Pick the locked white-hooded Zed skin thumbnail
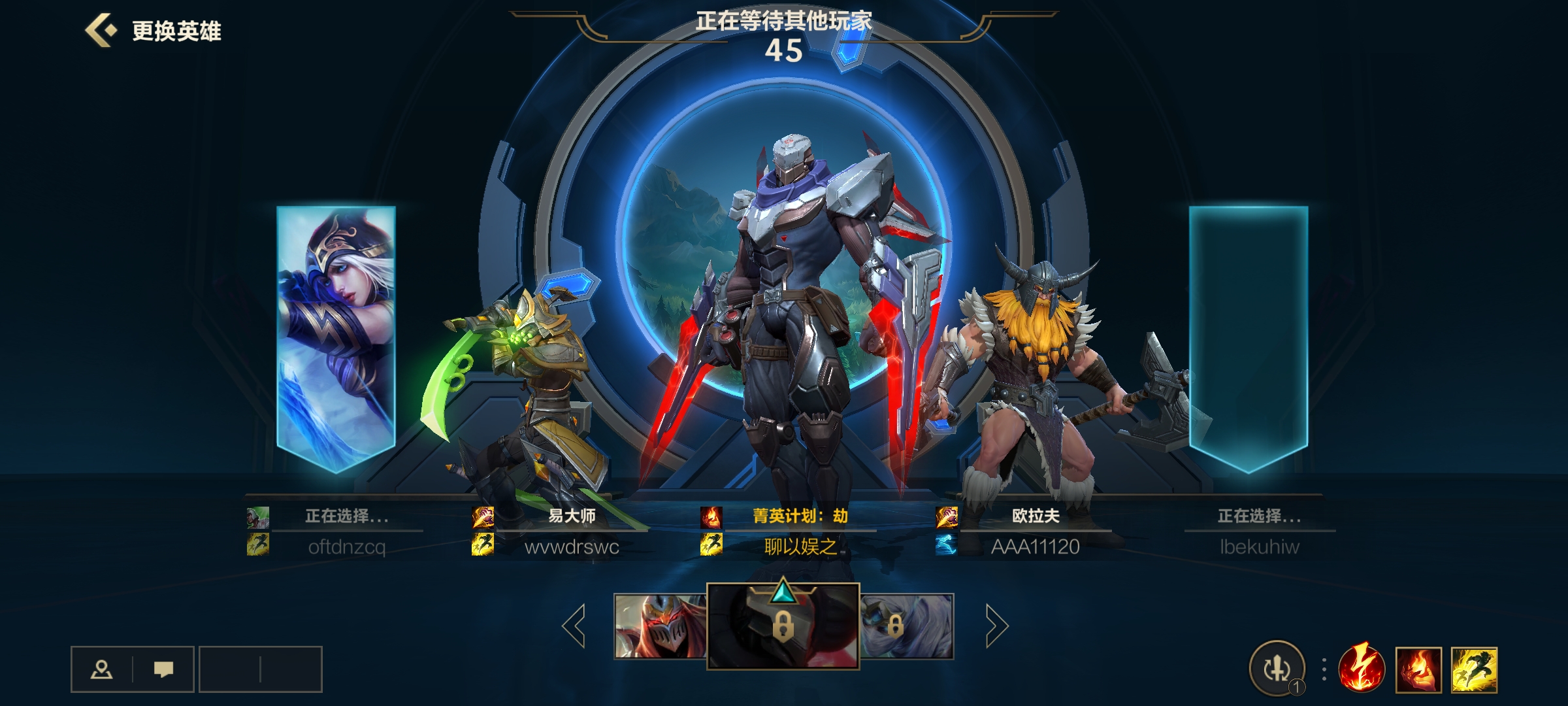The height and width of the screenshot is (706, 1568). (907, 626)
